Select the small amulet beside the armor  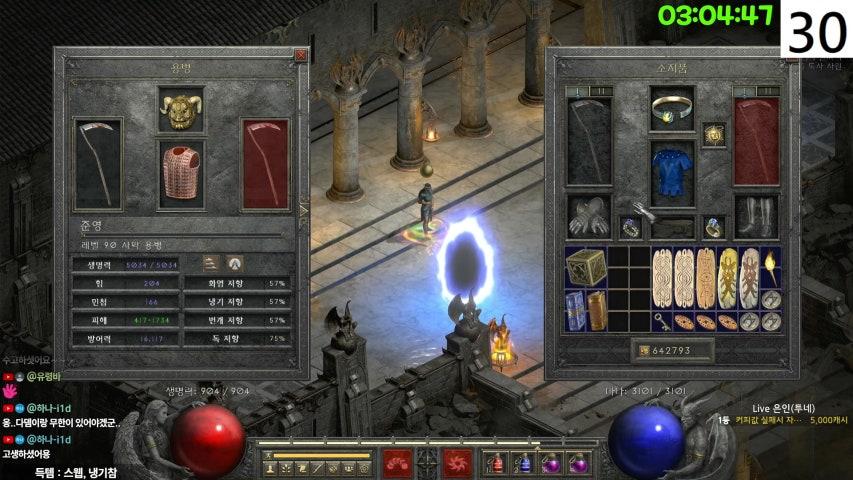[x=713, y=135]
